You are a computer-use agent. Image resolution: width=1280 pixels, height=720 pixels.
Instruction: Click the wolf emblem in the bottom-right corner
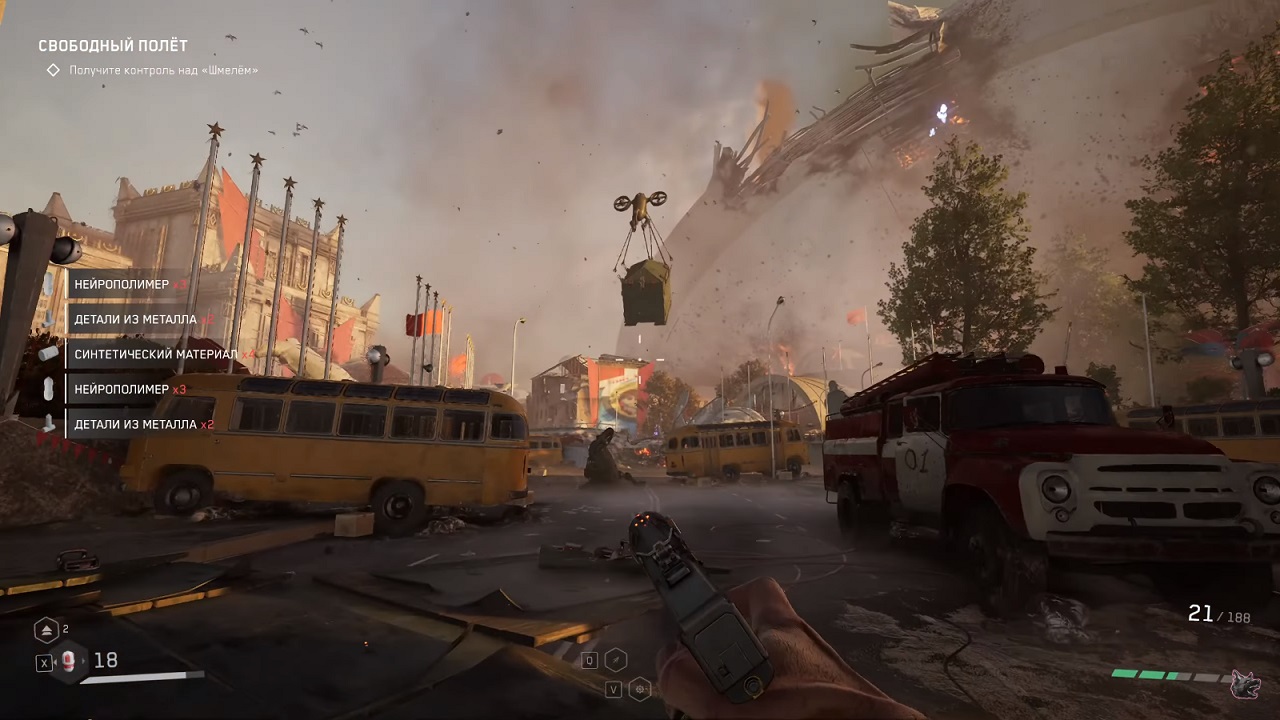[x=1247, y=685]
